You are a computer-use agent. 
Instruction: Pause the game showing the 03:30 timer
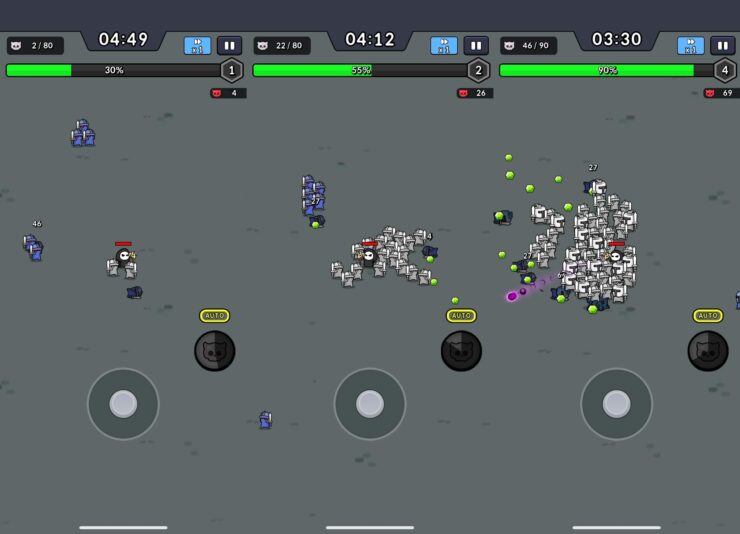[722, 46]
